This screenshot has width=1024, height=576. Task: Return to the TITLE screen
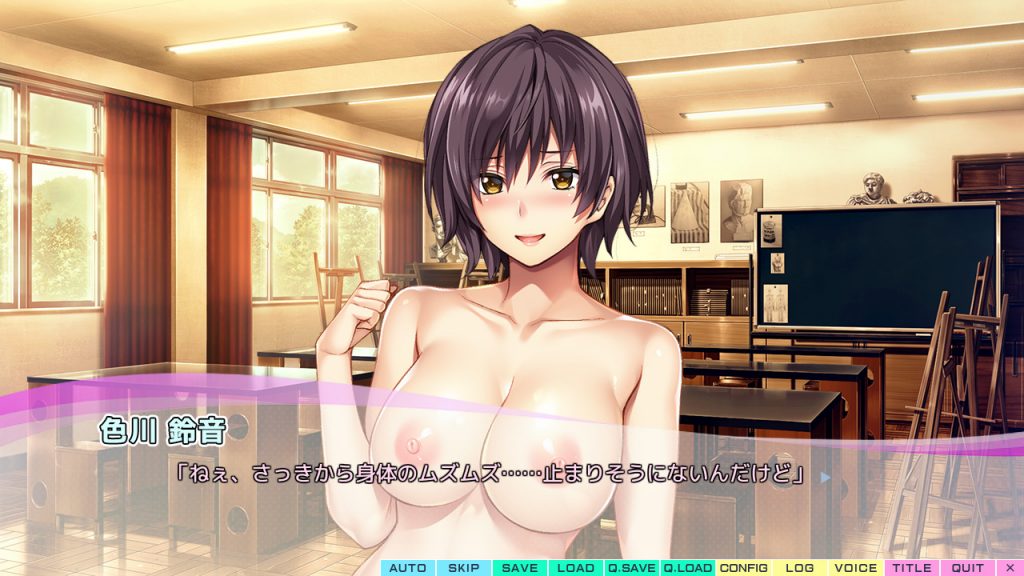point(911,568)
